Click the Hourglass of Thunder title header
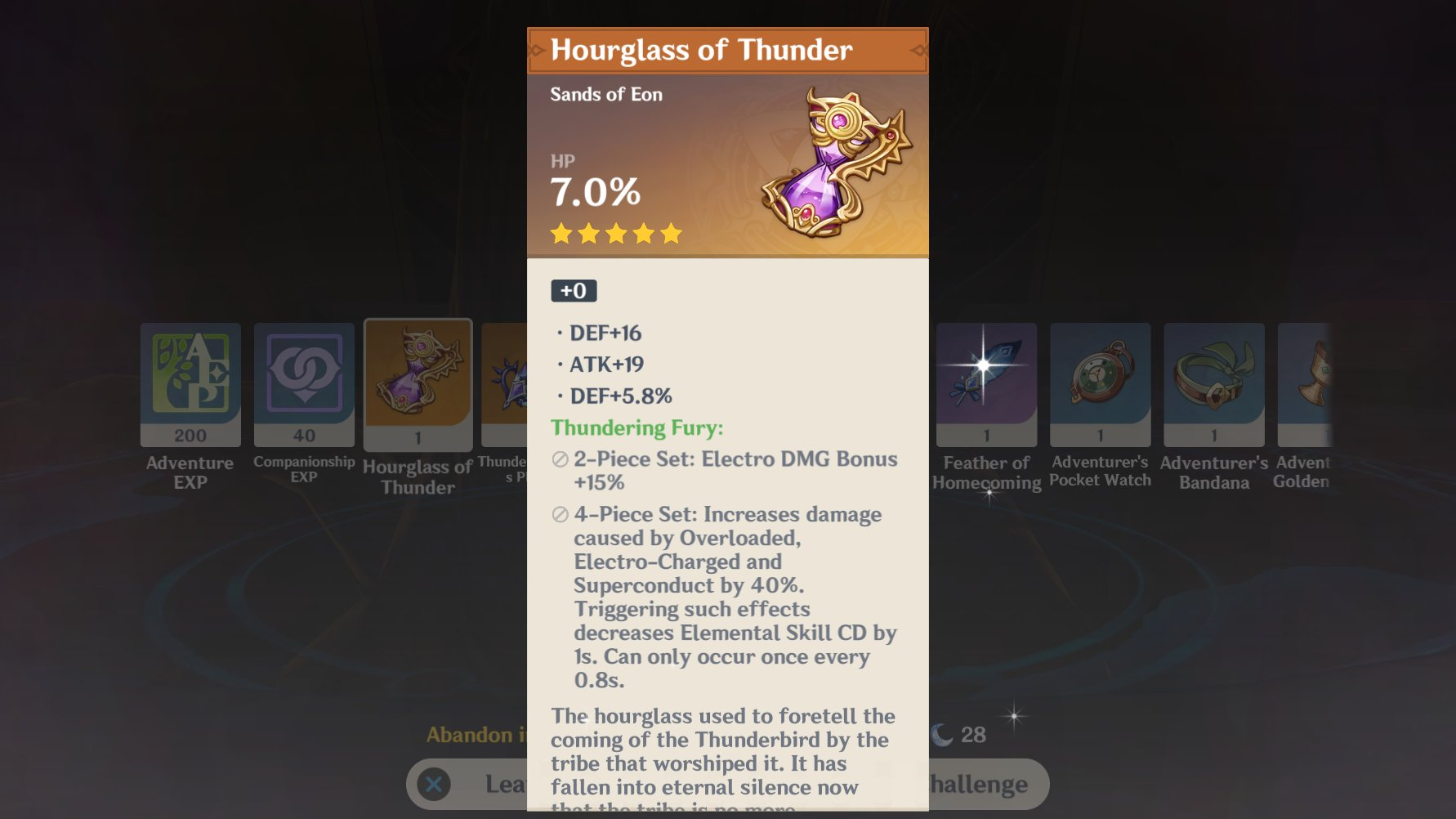This screenshot has height=819, width=1456. pyautogui.click(x=702, y=50)
